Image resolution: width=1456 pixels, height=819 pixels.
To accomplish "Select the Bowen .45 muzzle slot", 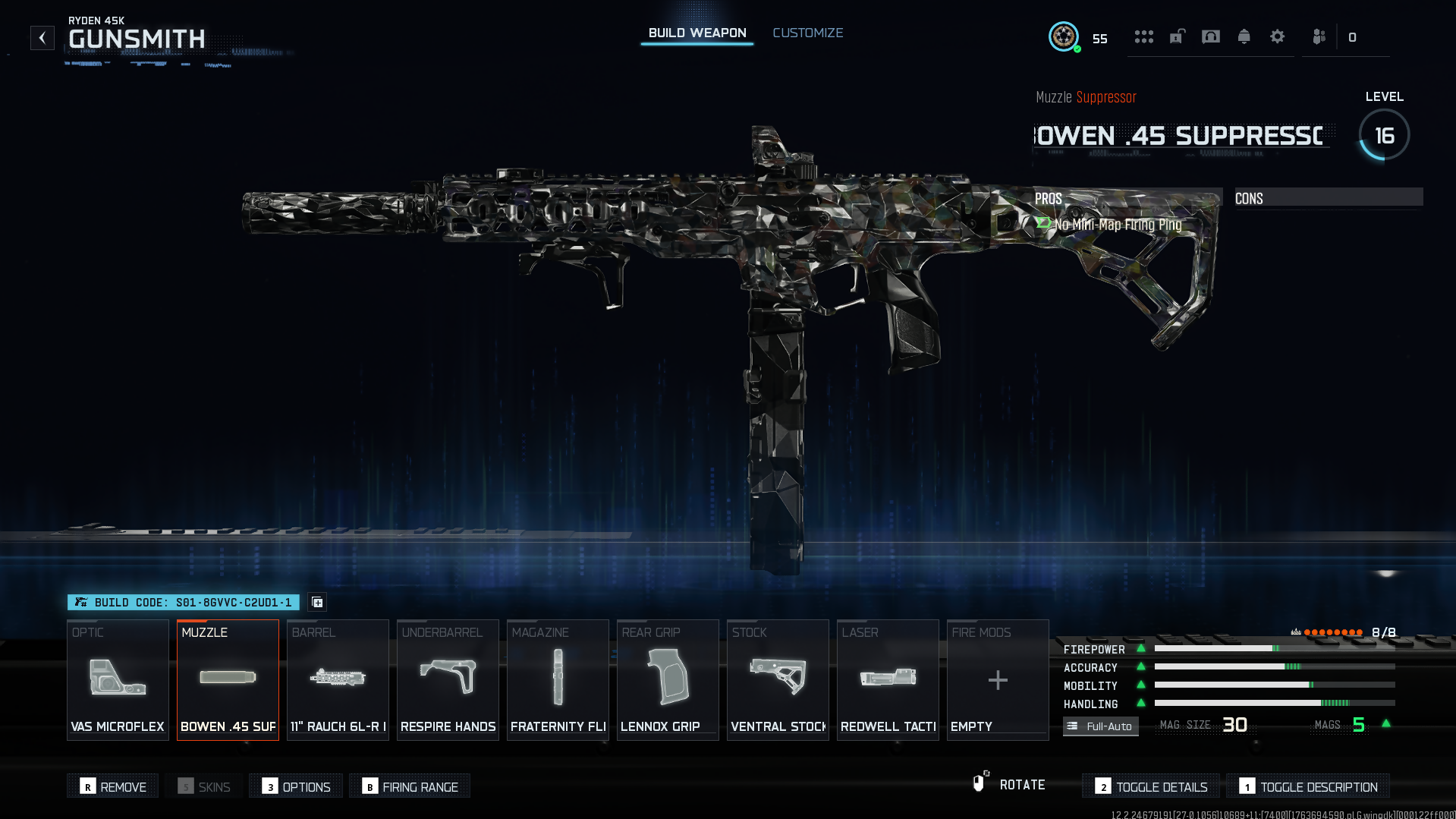I will click(228, 679).
